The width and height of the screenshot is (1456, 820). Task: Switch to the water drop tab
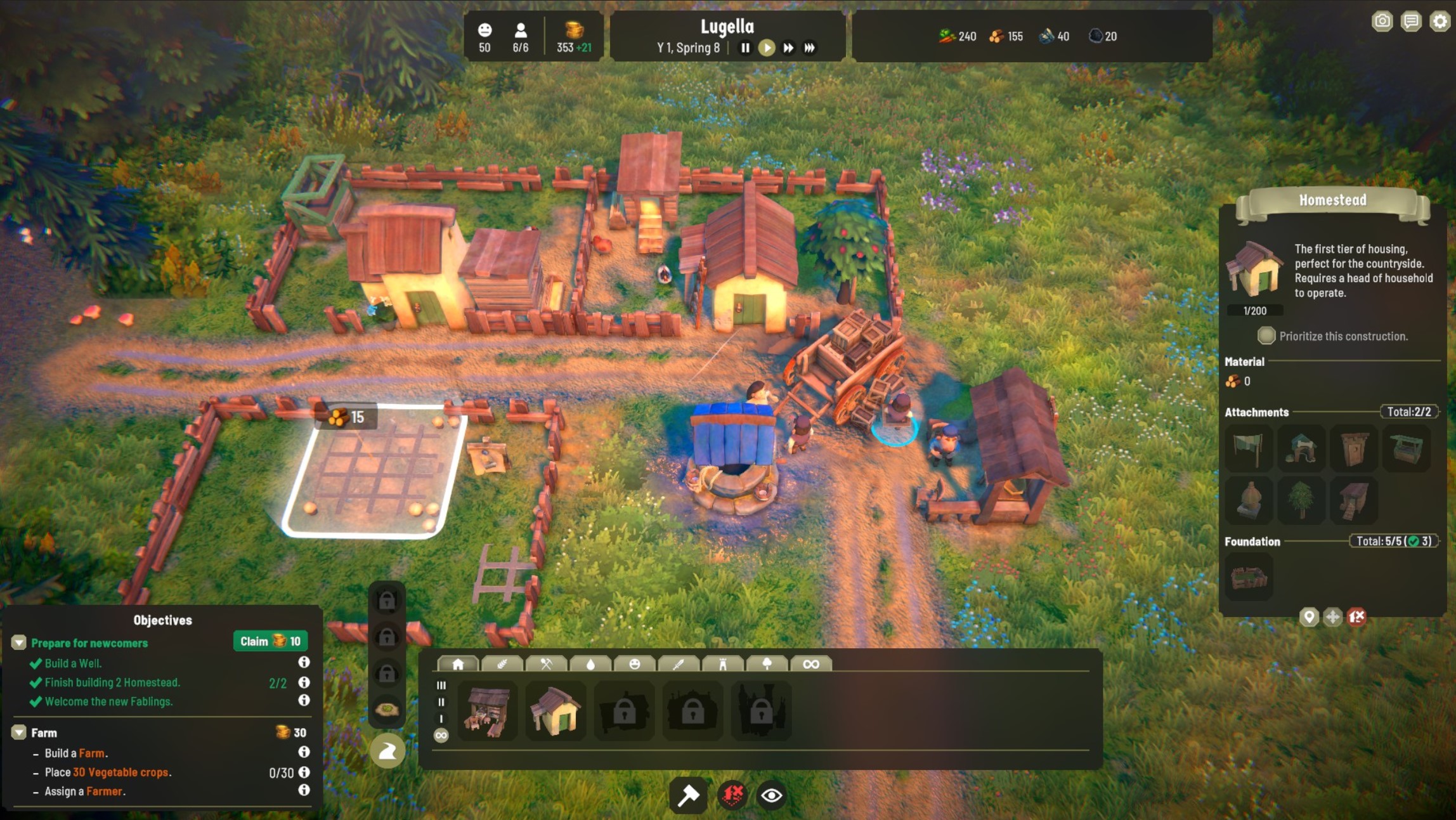pyautogui.click(x=590, y=664)
